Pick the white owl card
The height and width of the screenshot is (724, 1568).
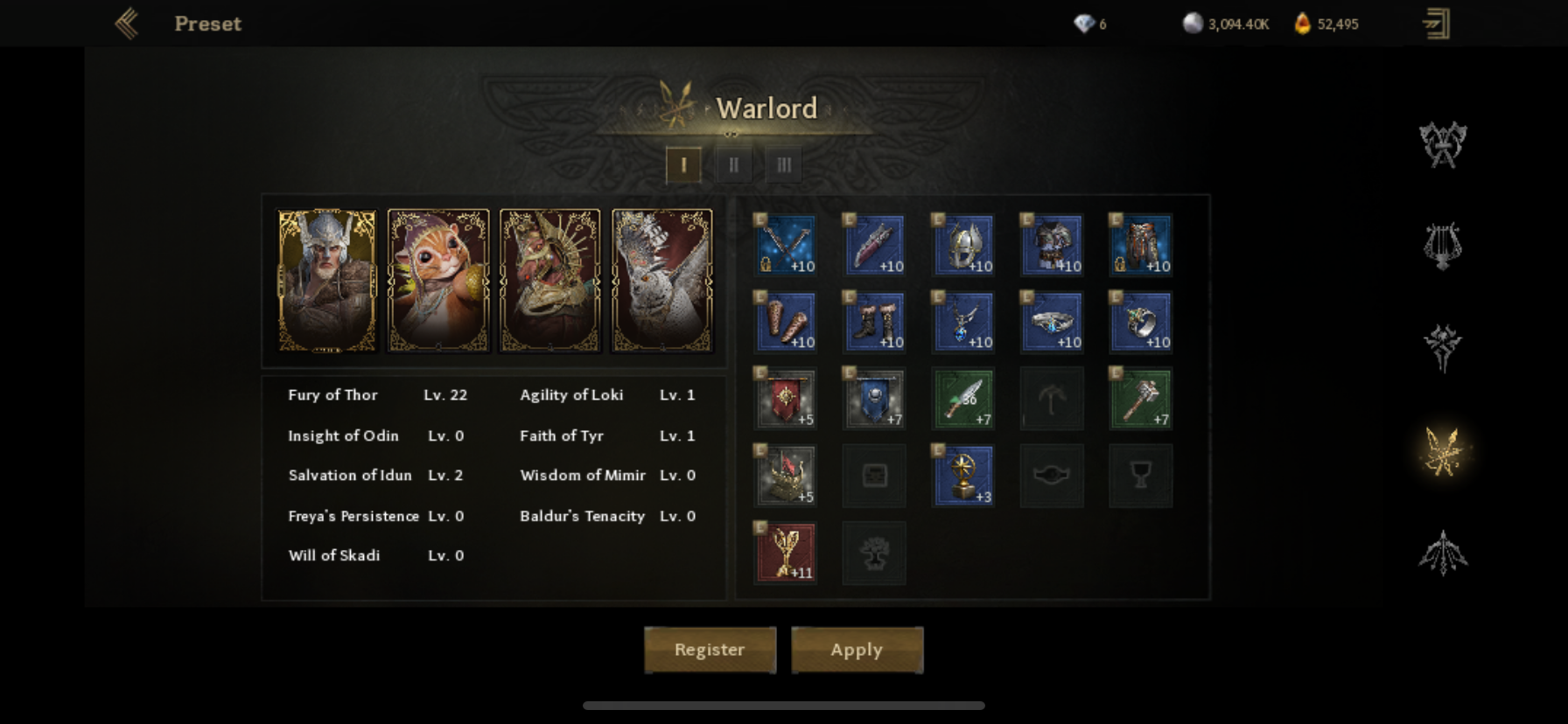click(x=661, y=281)
